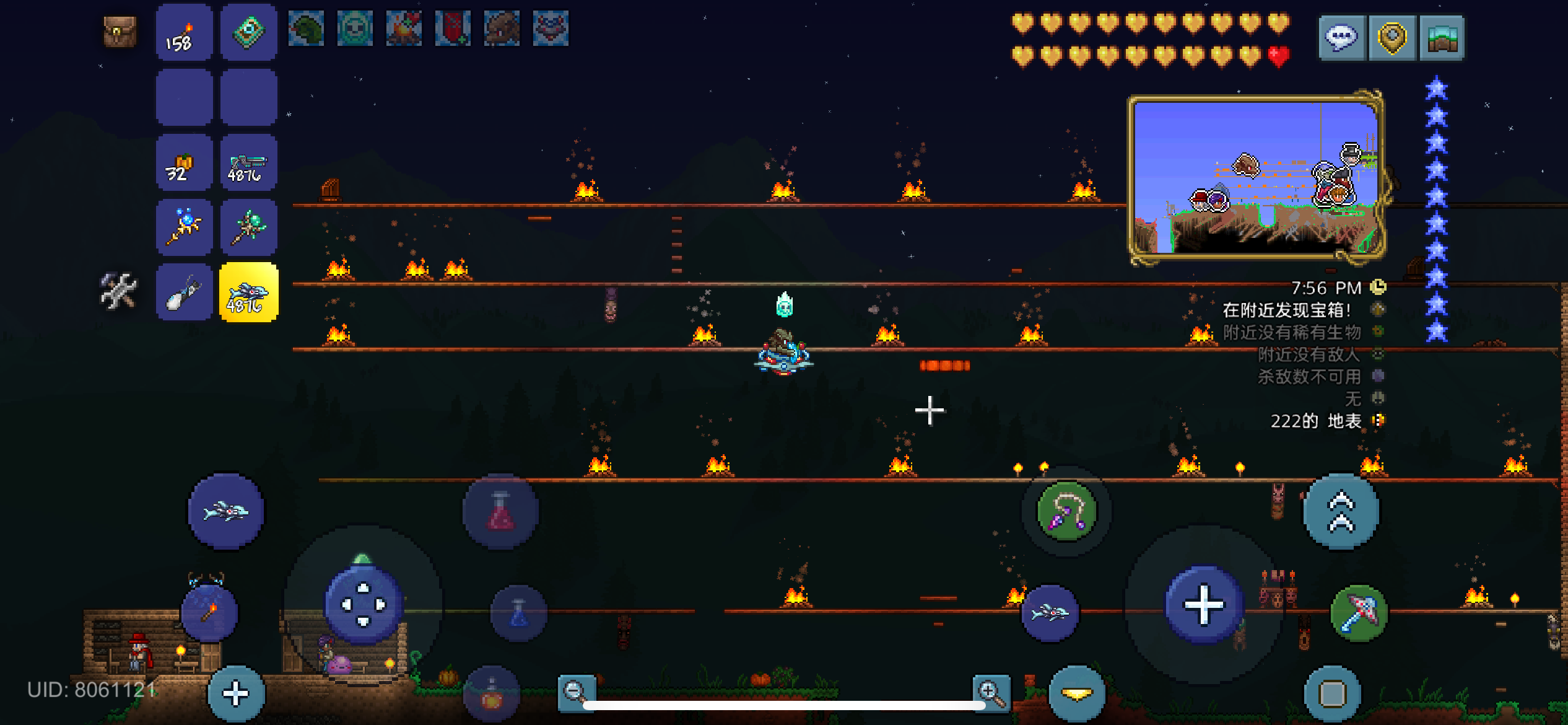Image resolution: width=1568 pixels, height=725 pixels.
Task: Open the hammer-and-wrench crafting menu
Action: (x=118, y=291)
